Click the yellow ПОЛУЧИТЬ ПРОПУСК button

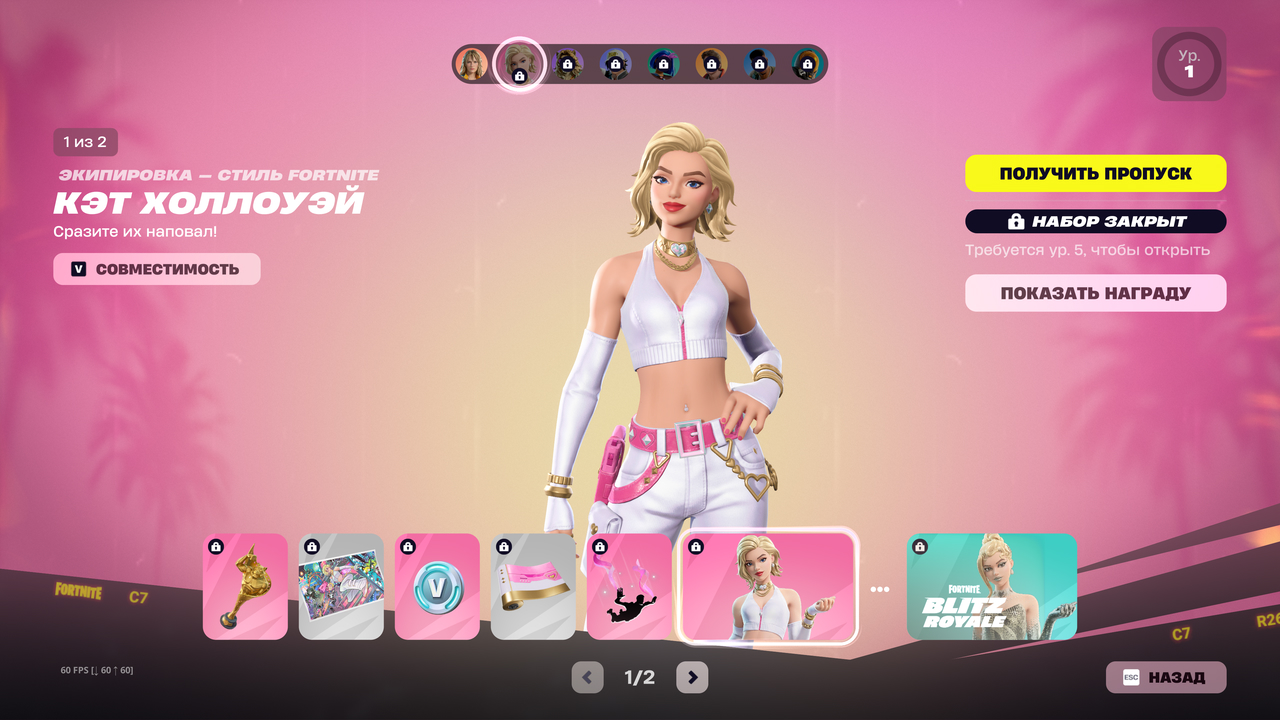tap(1095, 173)
